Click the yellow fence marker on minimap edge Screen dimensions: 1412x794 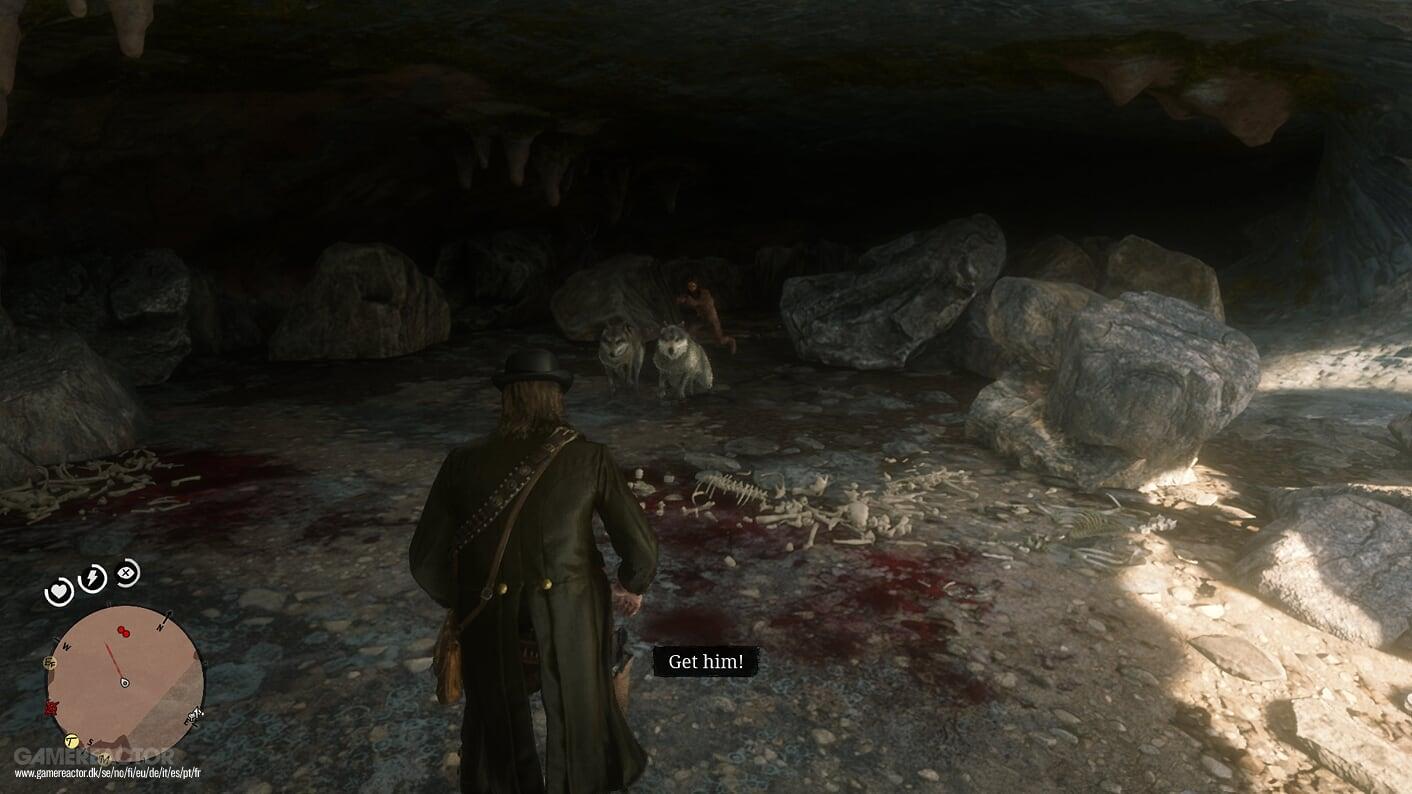(49, 664)
